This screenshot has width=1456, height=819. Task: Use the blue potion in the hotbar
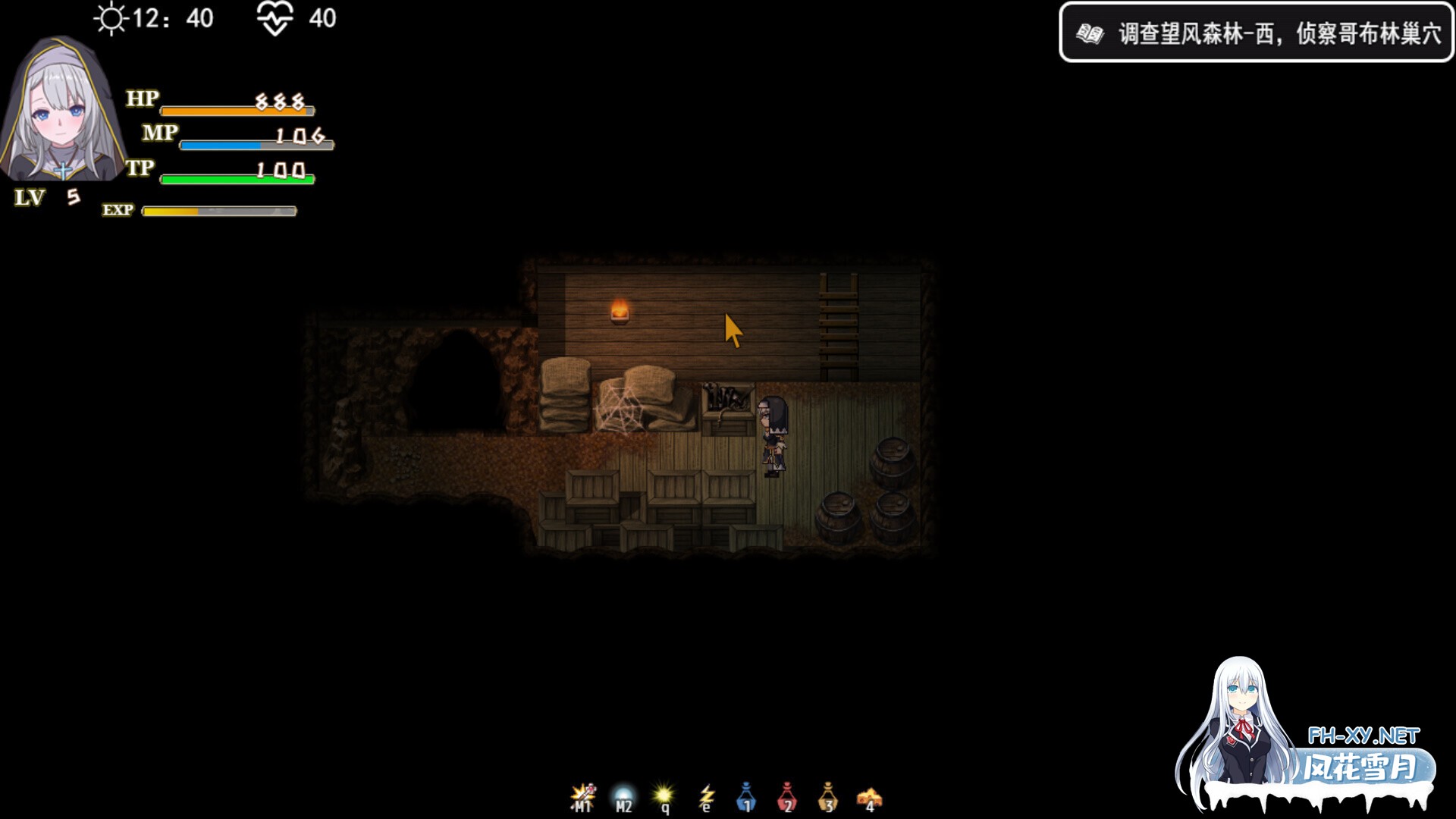747,798
